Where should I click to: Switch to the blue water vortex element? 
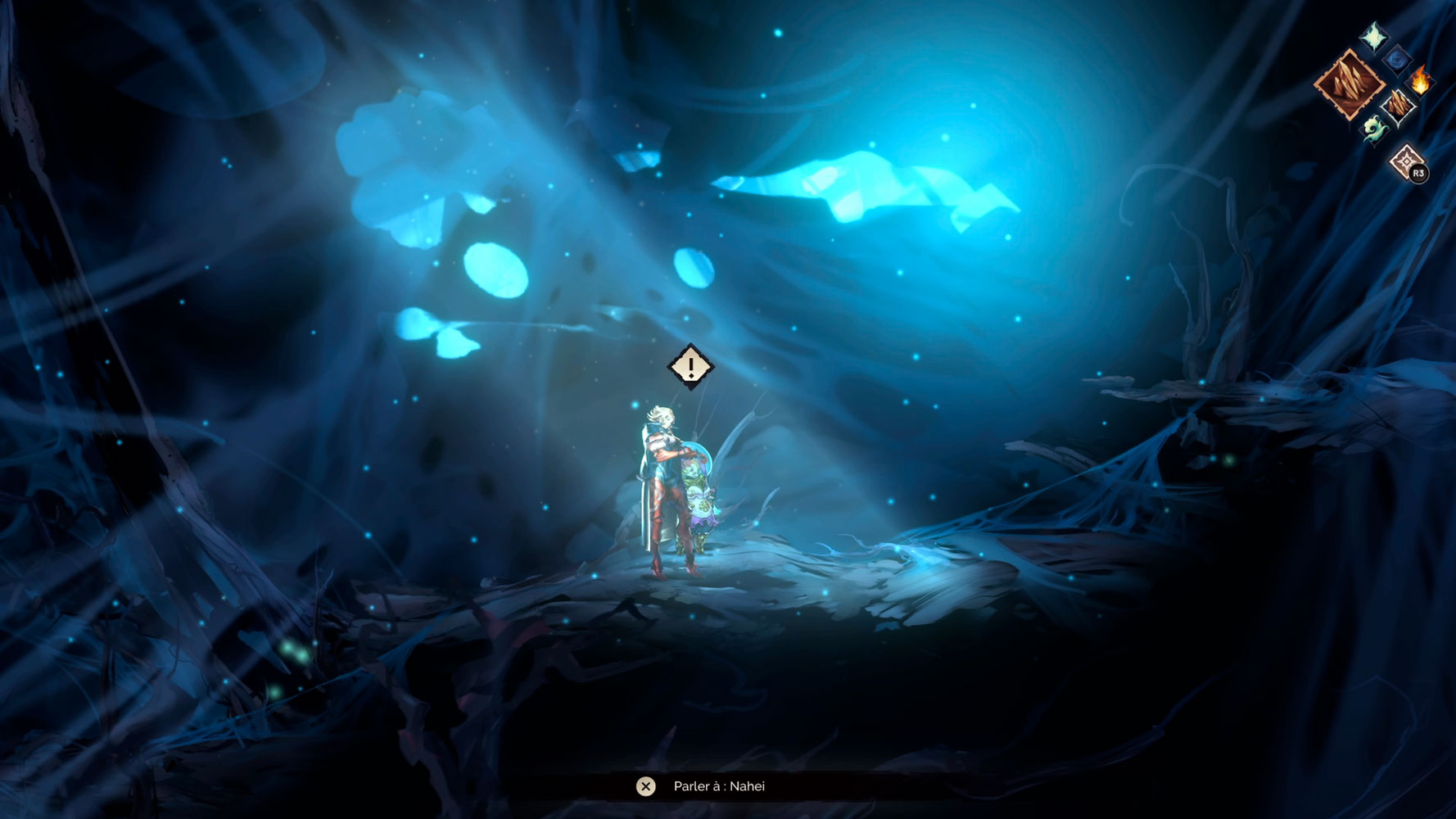pyautogui.click(x=1397, y=59)
